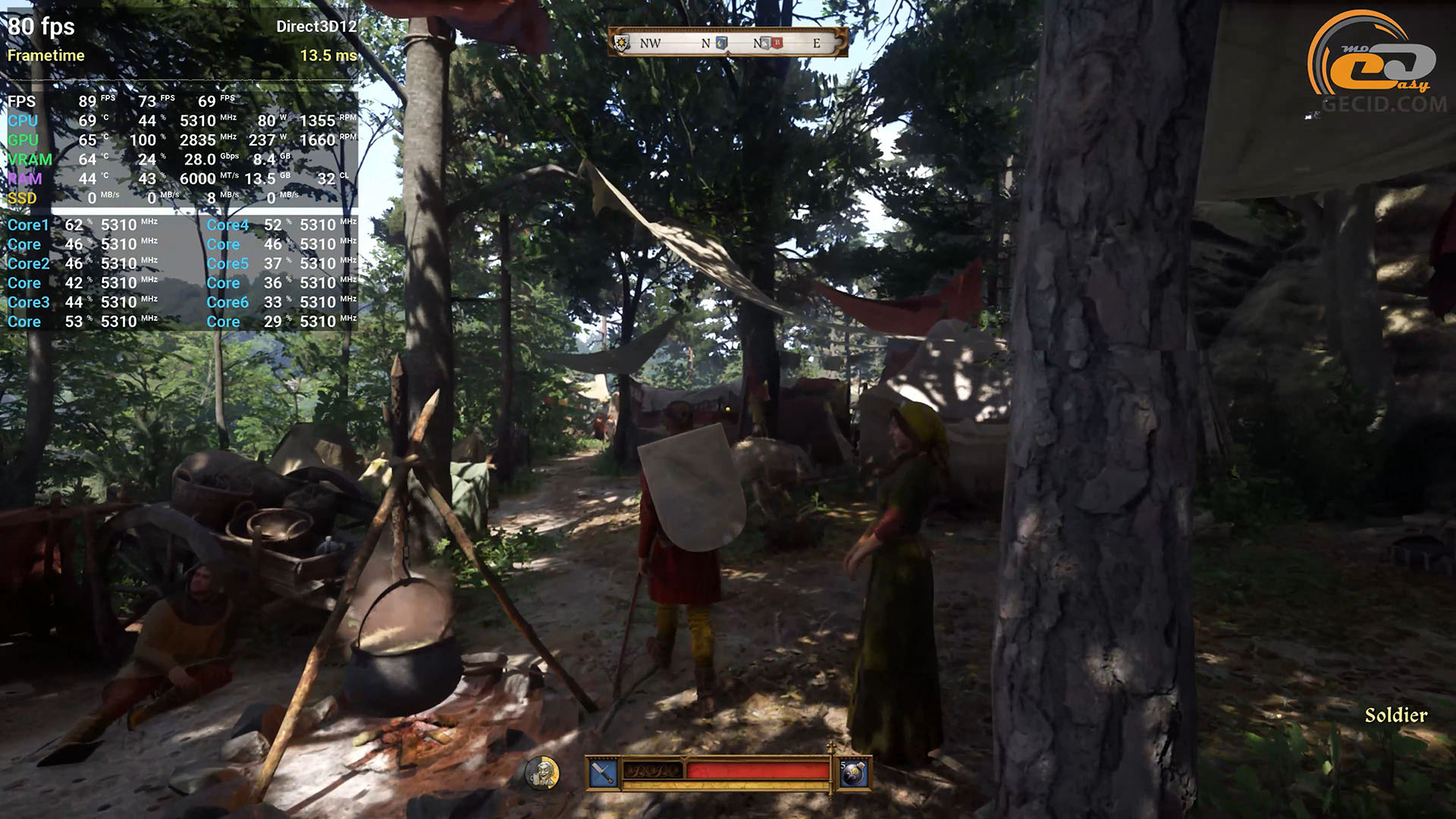Image resolution: width=1456 pixels, height=819 pixels.
Task: Select the potion flask slot showing 5
Action: tap(853, 773)
